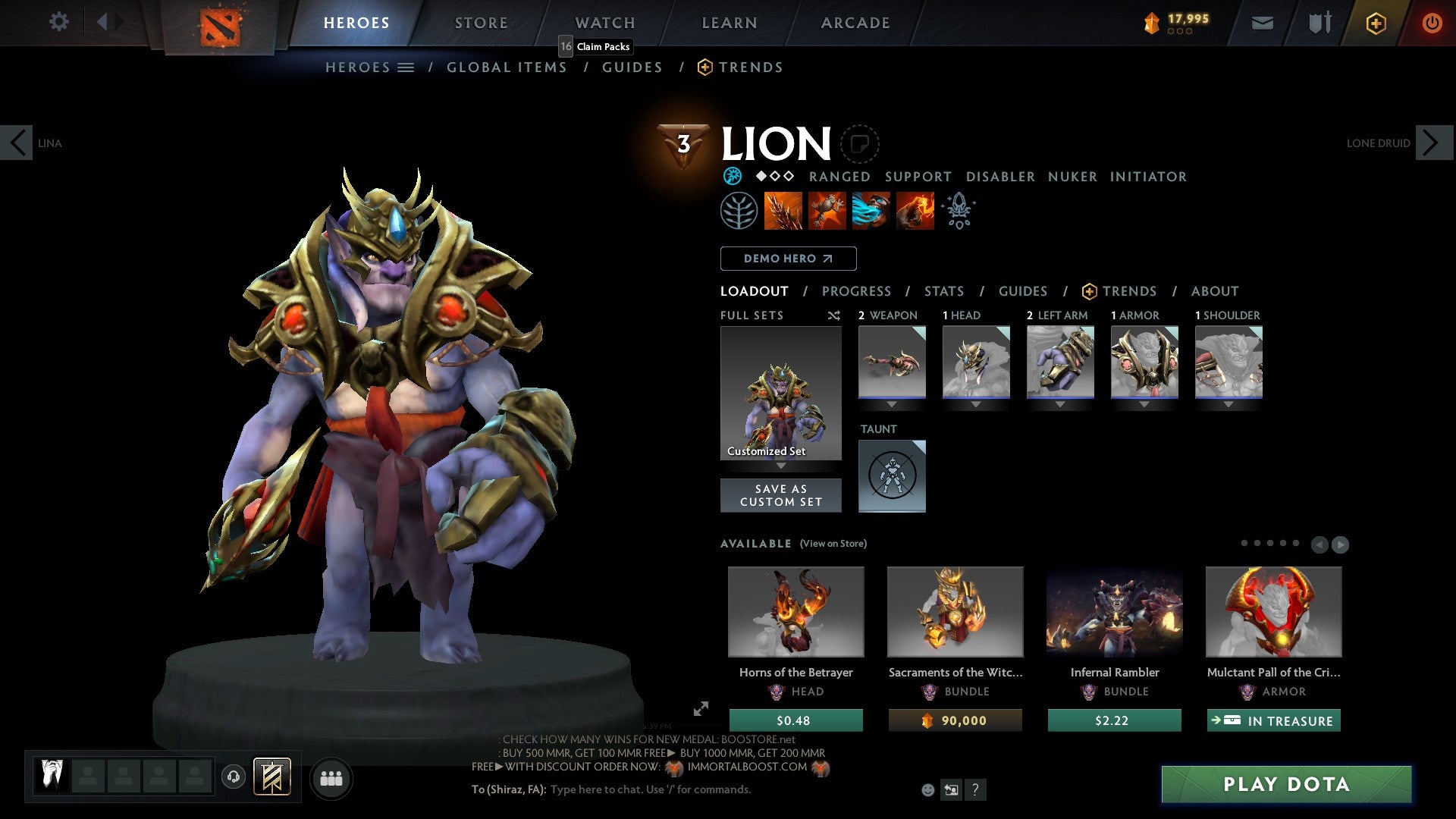Start matchmaking with Play Dota button

click(x=1286, y=784)
